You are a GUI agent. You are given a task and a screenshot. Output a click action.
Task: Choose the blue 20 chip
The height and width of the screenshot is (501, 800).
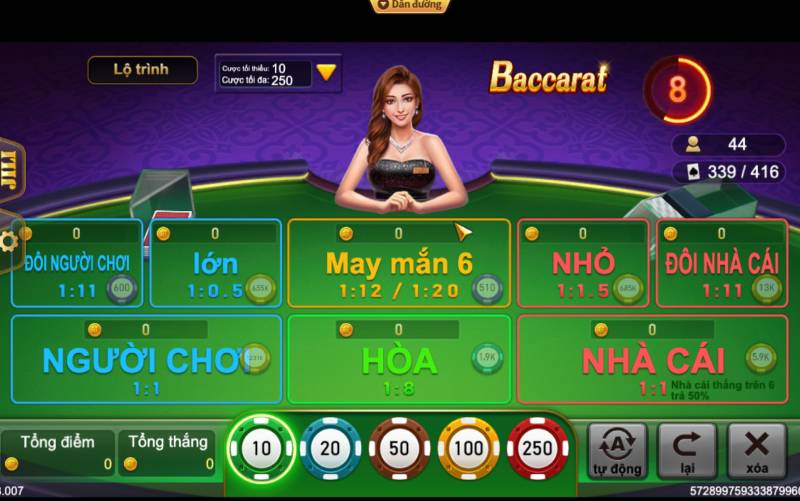(x=330, y=449)
